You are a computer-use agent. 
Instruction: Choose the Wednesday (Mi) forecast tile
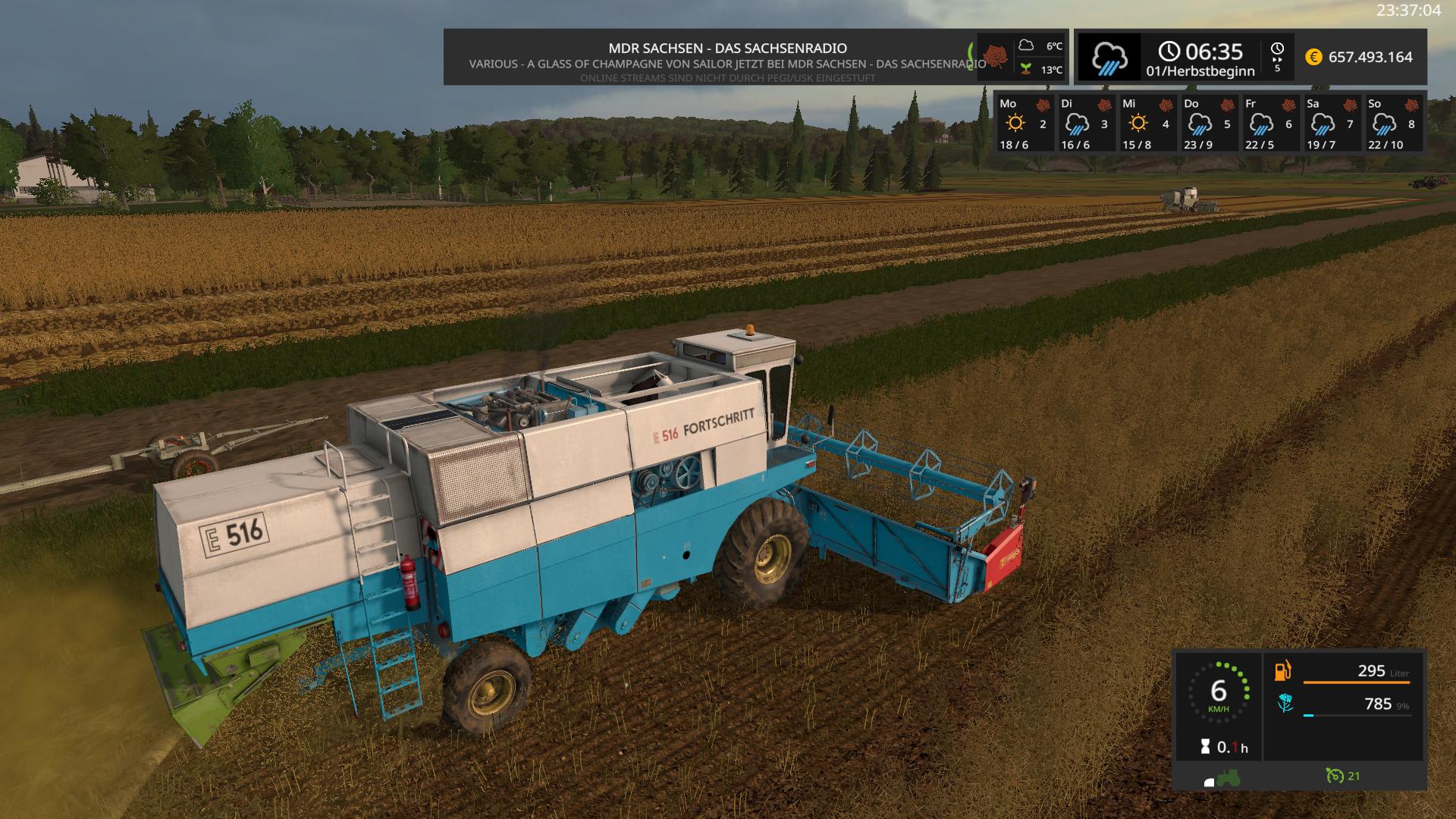(1147, 123)
